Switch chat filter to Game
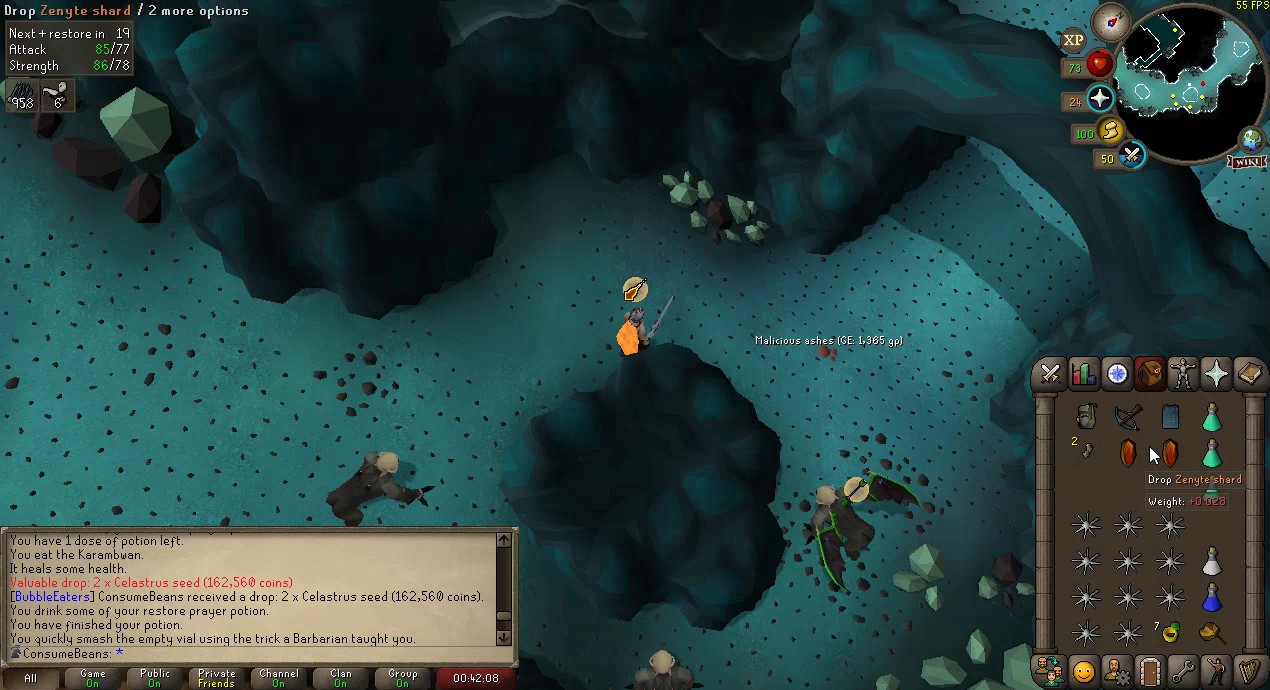1270x690 pixels. (93, 678)
